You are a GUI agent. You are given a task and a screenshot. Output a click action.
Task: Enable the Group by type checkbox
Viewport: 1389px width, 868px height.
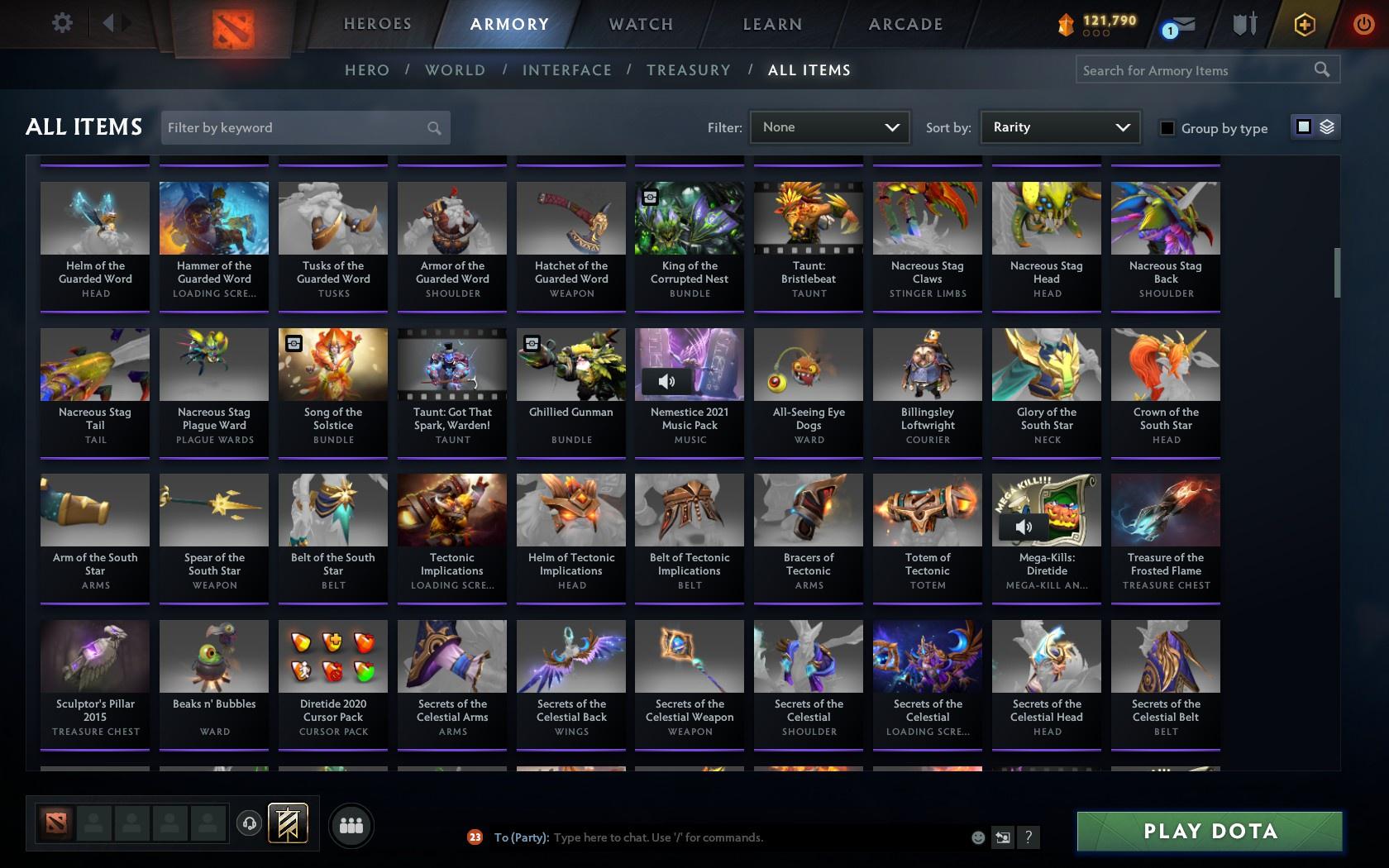tap(1166, 129)
